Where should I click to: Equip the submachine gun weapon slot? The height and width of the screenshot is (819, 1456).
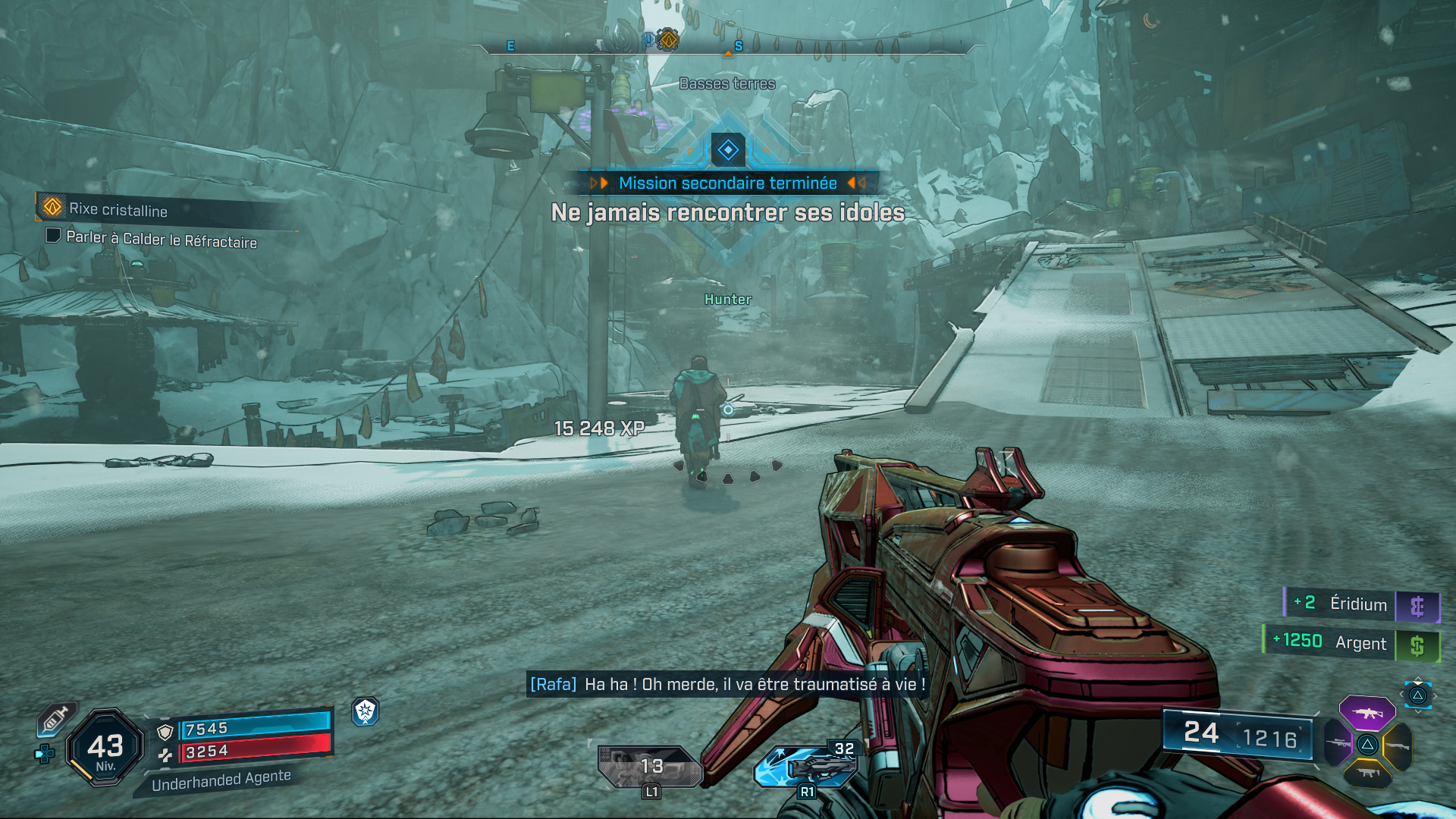[x=1367, y=773]
